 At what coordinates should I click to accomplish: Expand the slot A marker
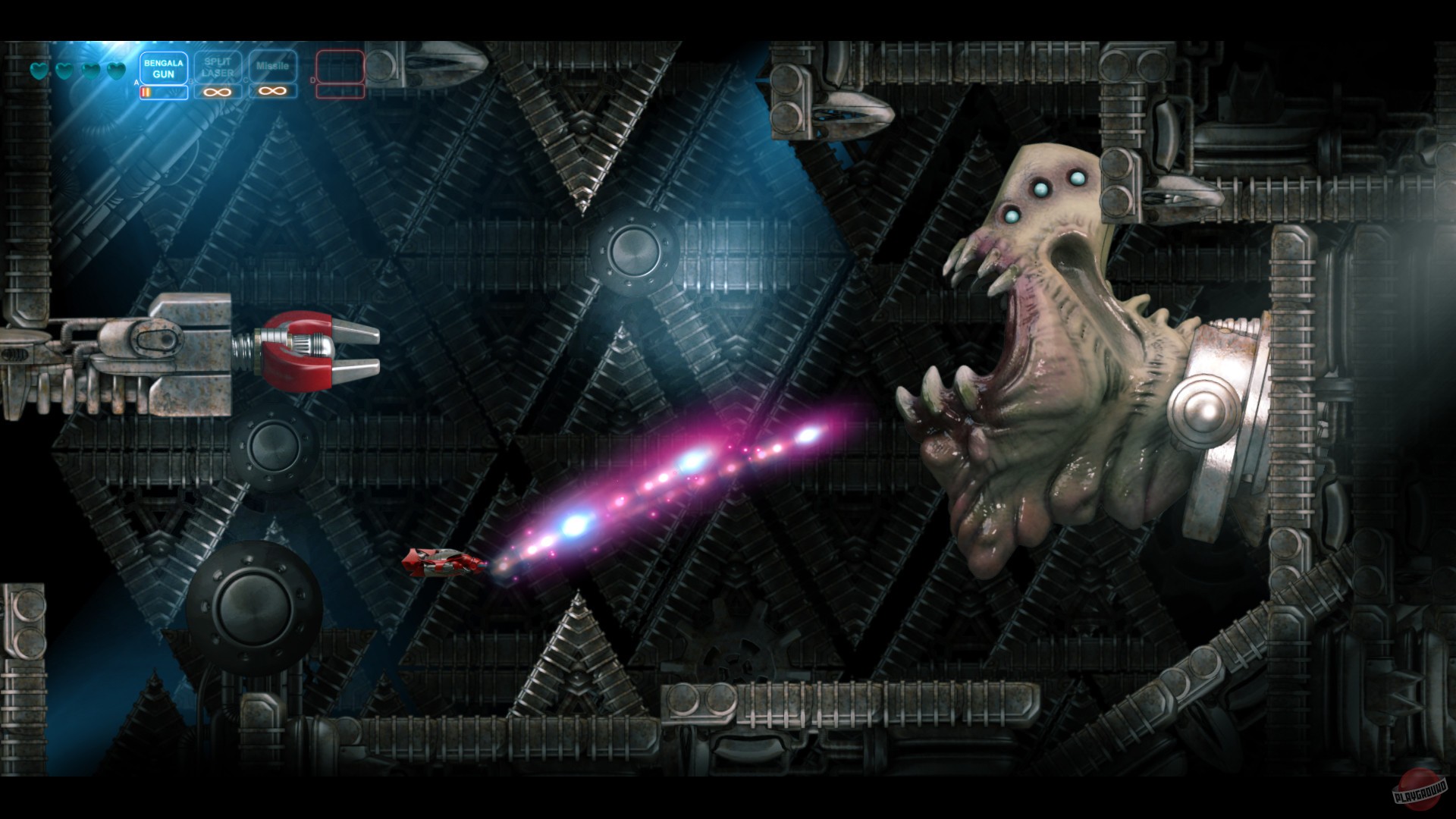click(x=136, y=82)
